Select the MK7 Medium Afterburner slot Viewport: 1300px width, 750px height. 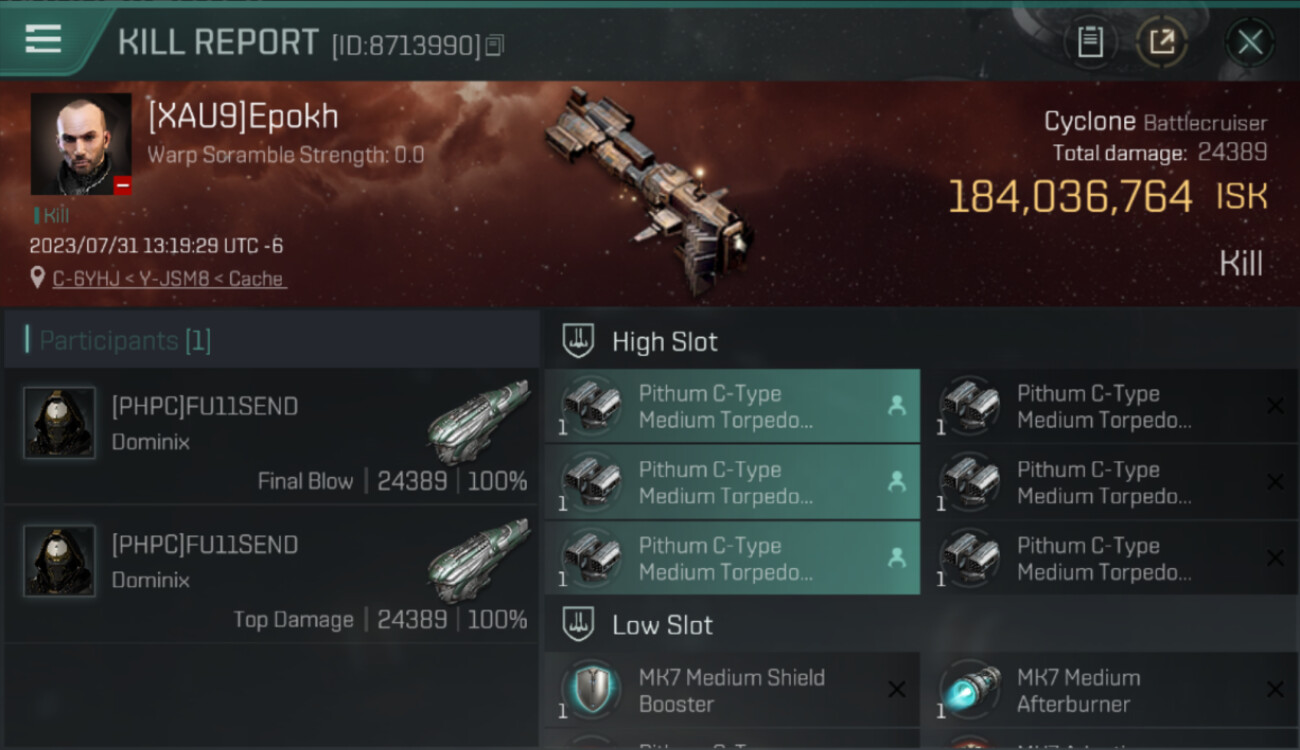coord(1109,690)
